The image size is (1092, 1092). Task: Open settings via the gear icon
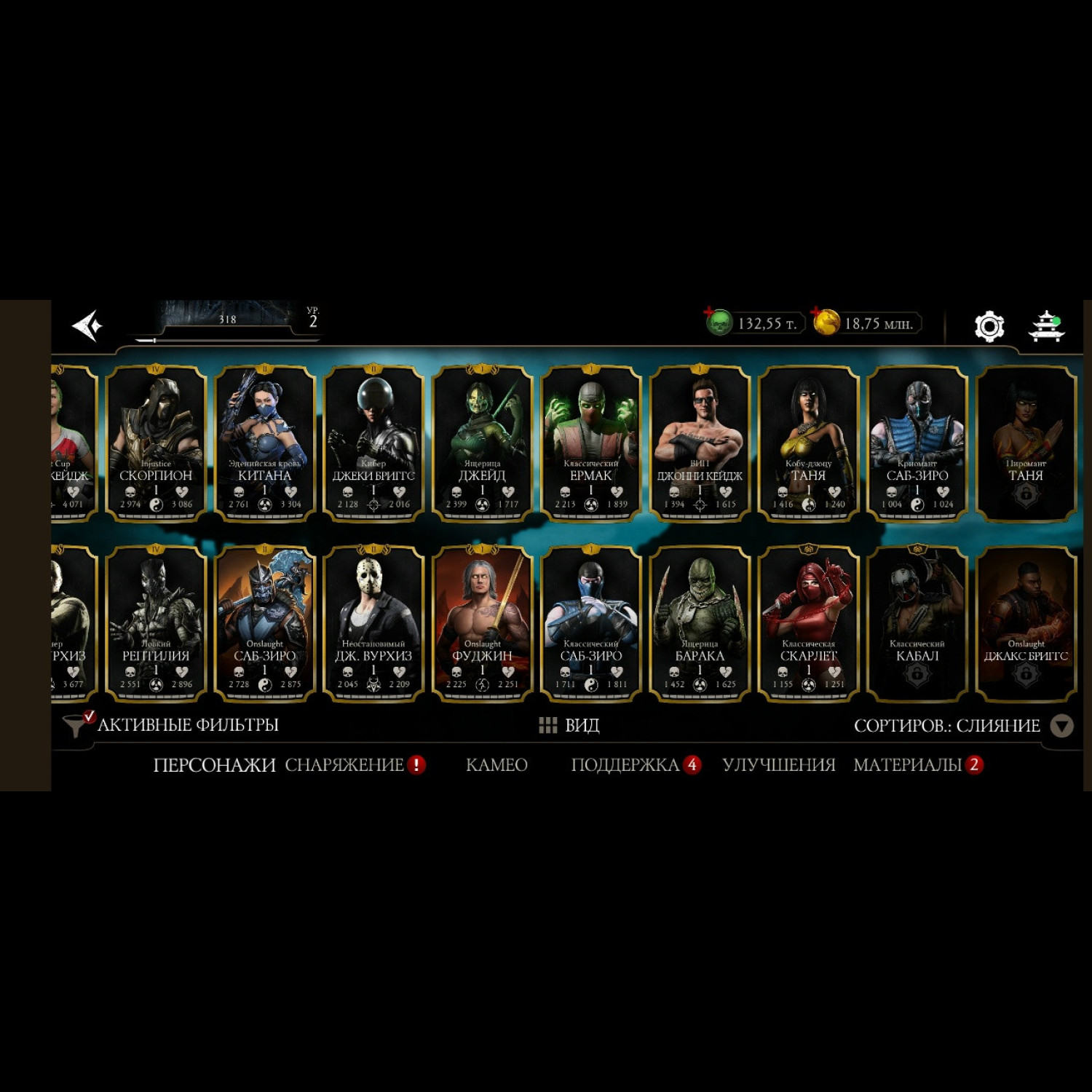point(989,326)
